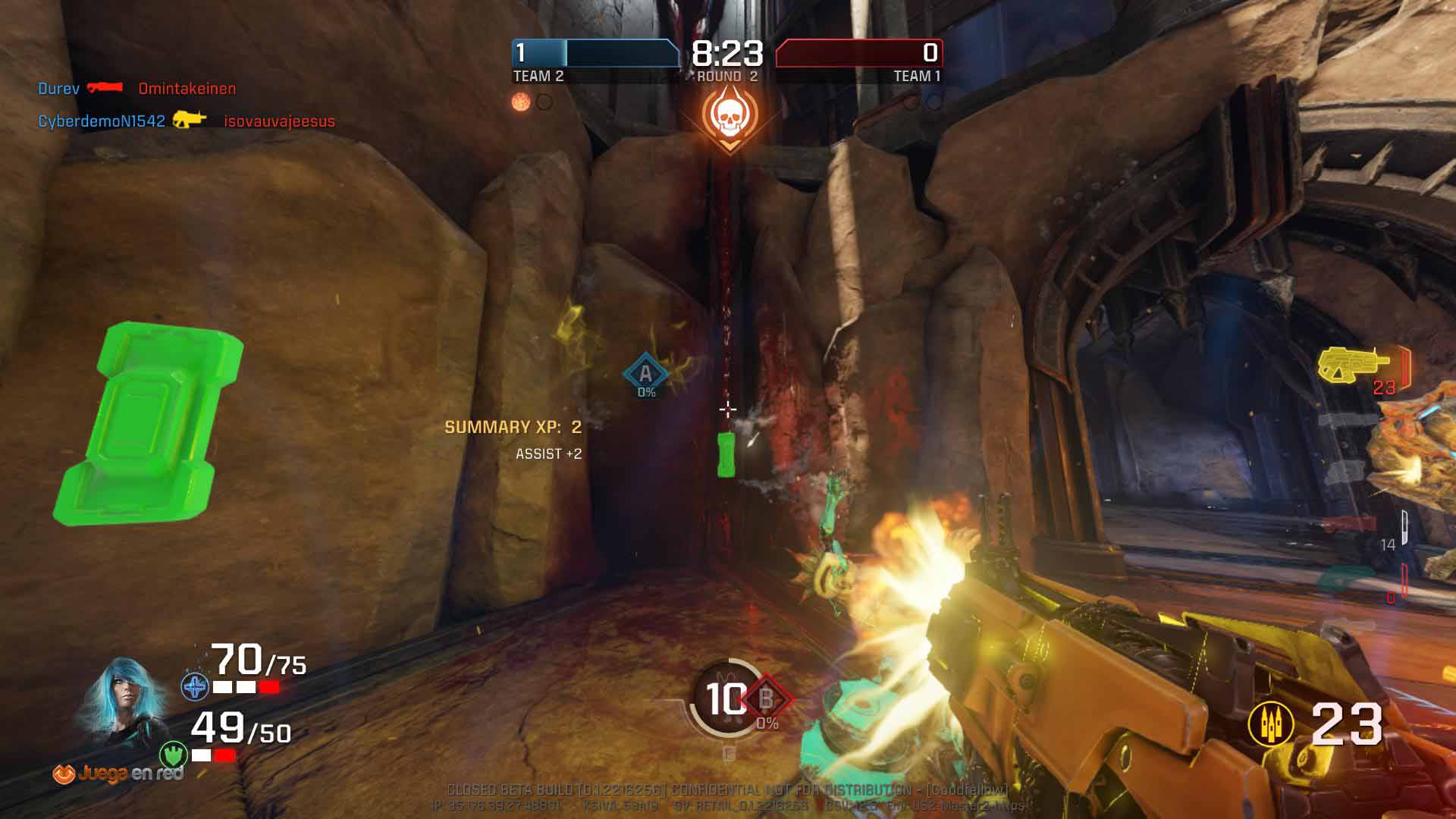The width and height of the screenshot is (1456, 819).
Task: Select CyberdemoN1542 in the kill feed
Action: tap(102, 121)
